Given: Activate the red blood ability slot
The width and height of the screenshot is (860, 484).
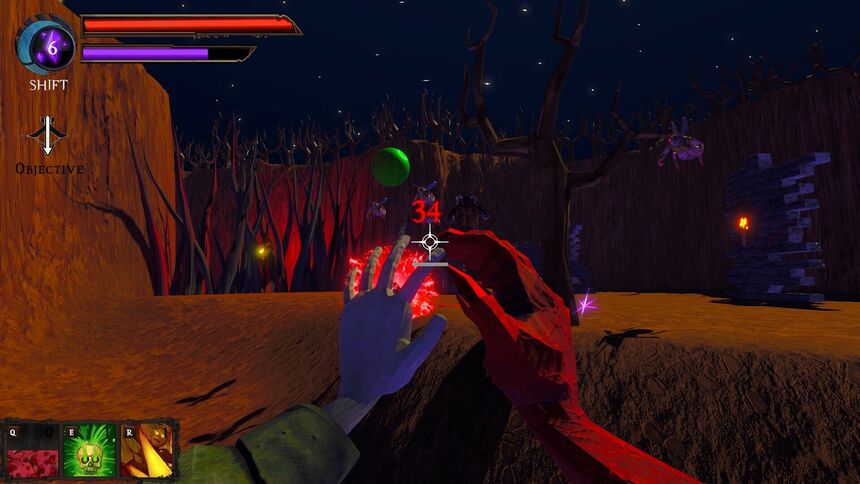Looking at the screenshot, I should (32, 451).
